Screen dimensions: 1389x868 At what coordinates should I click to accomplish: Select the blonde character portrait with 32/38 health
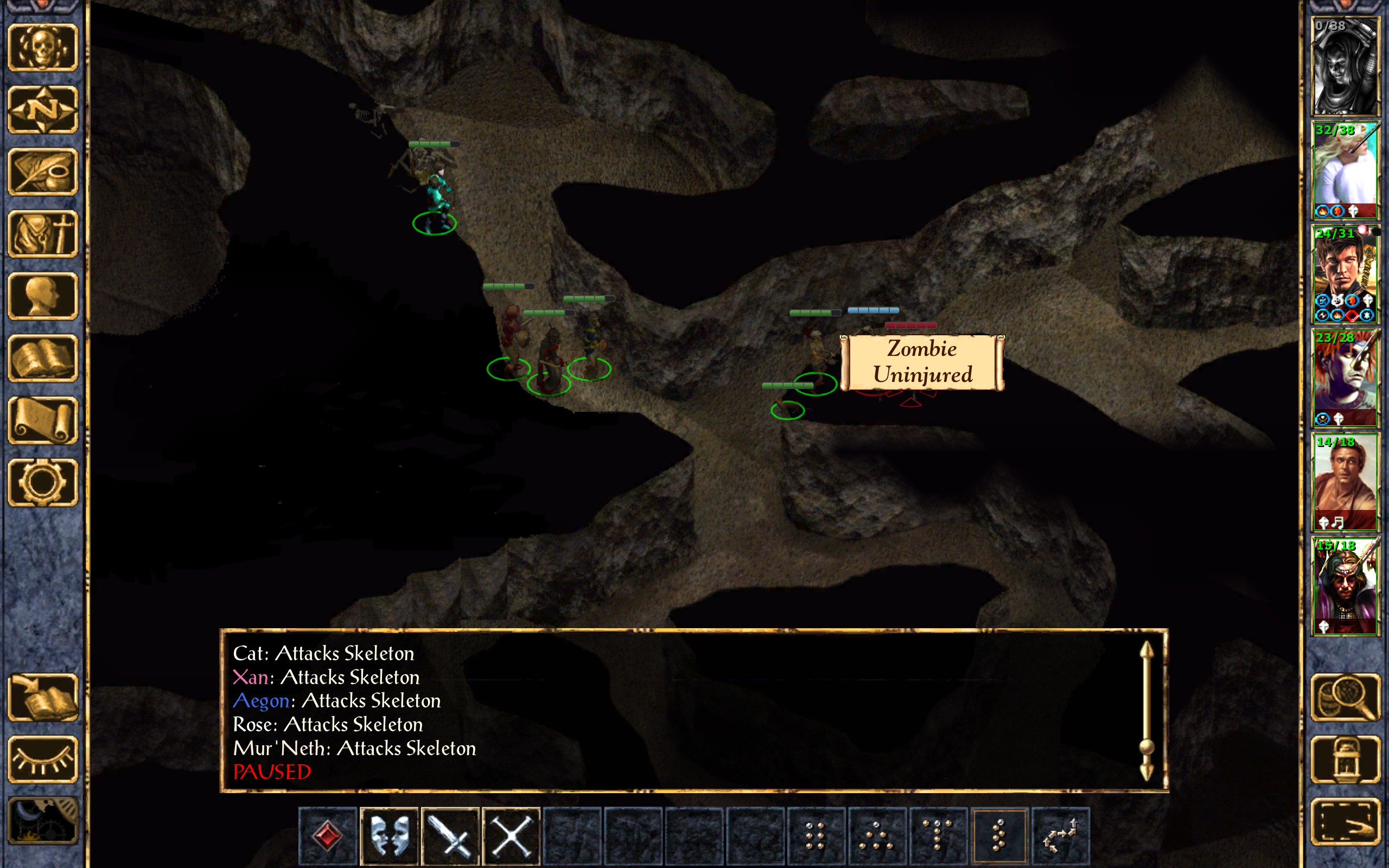[x=1345, y=170]
